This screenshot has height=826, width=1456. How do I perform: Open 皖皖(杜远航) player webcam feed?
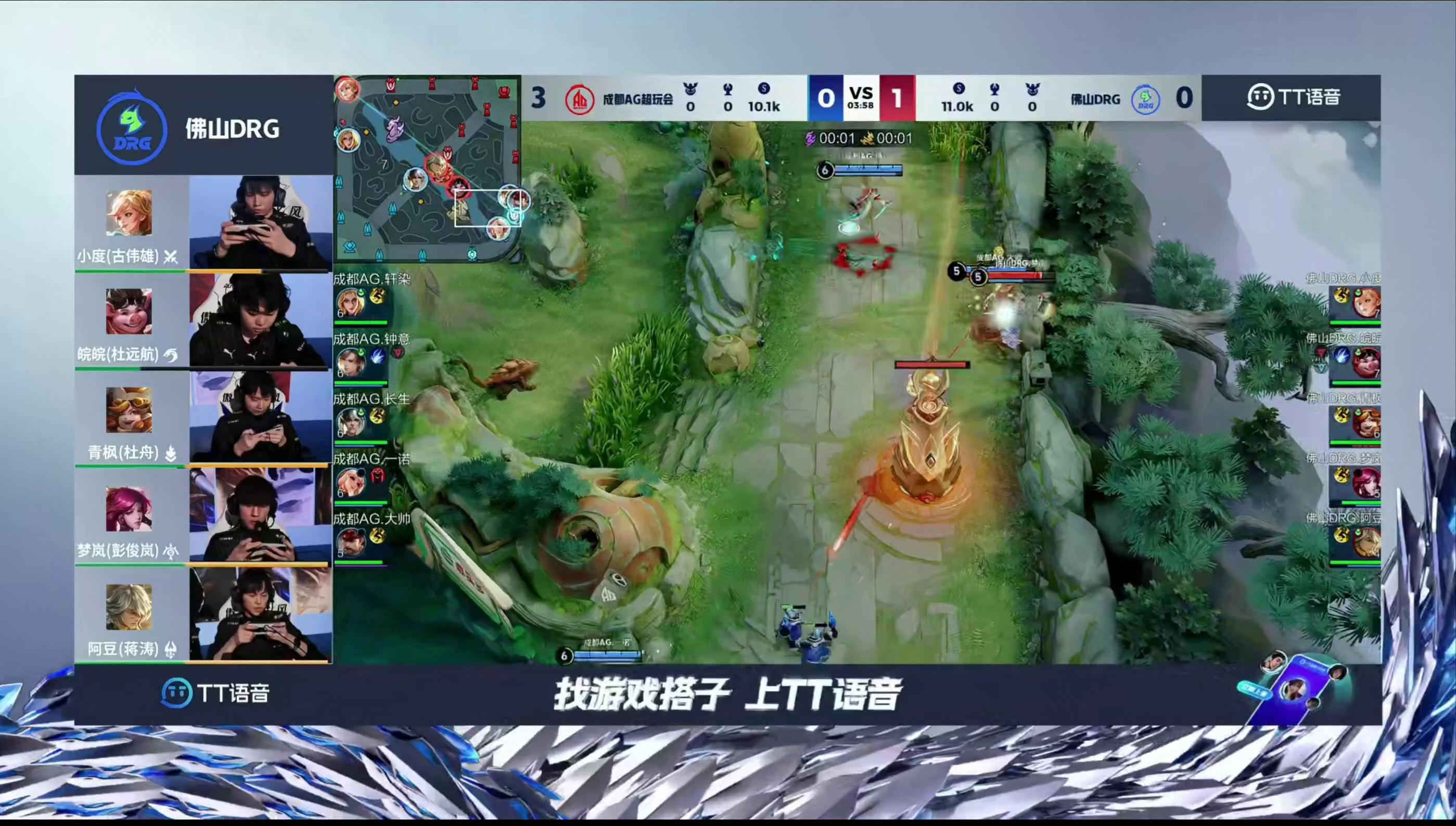(260, 320)
